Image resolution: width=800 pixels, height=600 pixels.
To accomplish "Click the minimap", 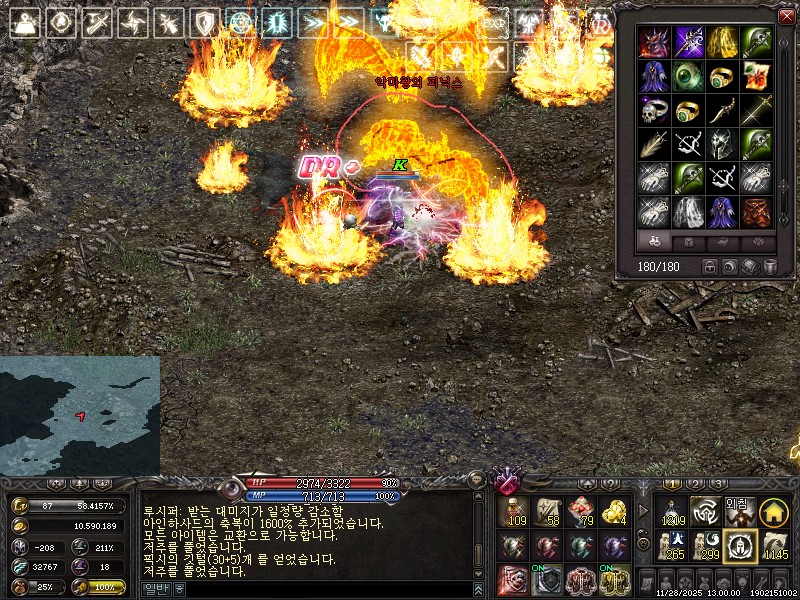I will tap(80, 415).
